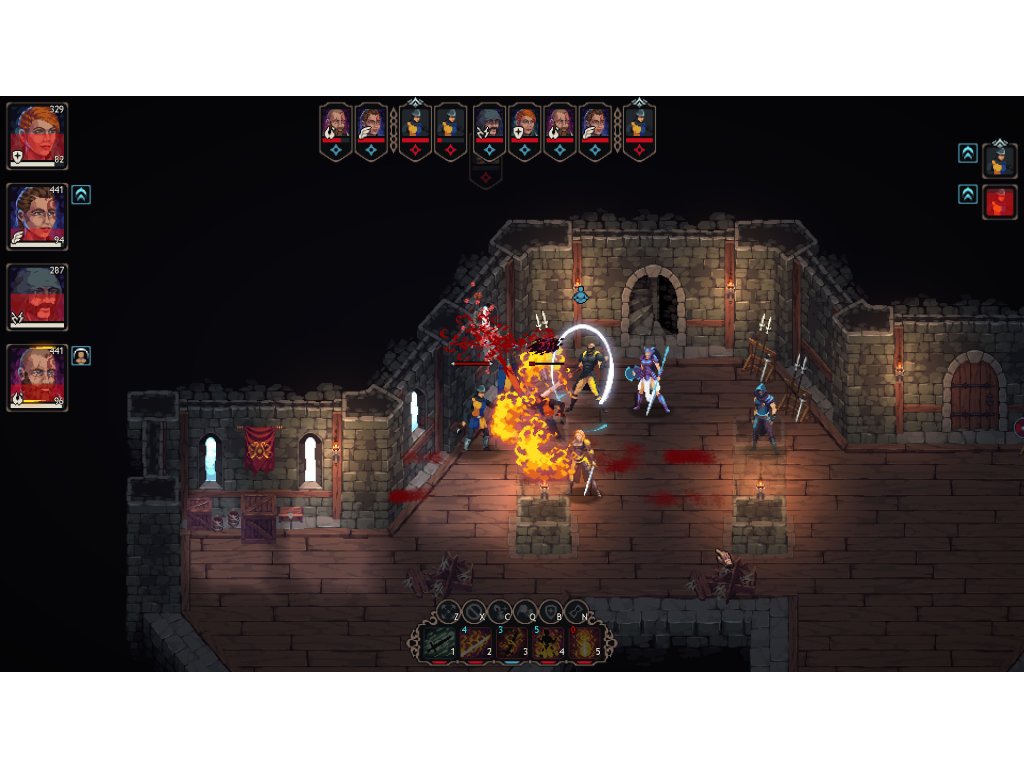
Task: Click the red portrait icon at top right
Action: [x=999, y=201]
